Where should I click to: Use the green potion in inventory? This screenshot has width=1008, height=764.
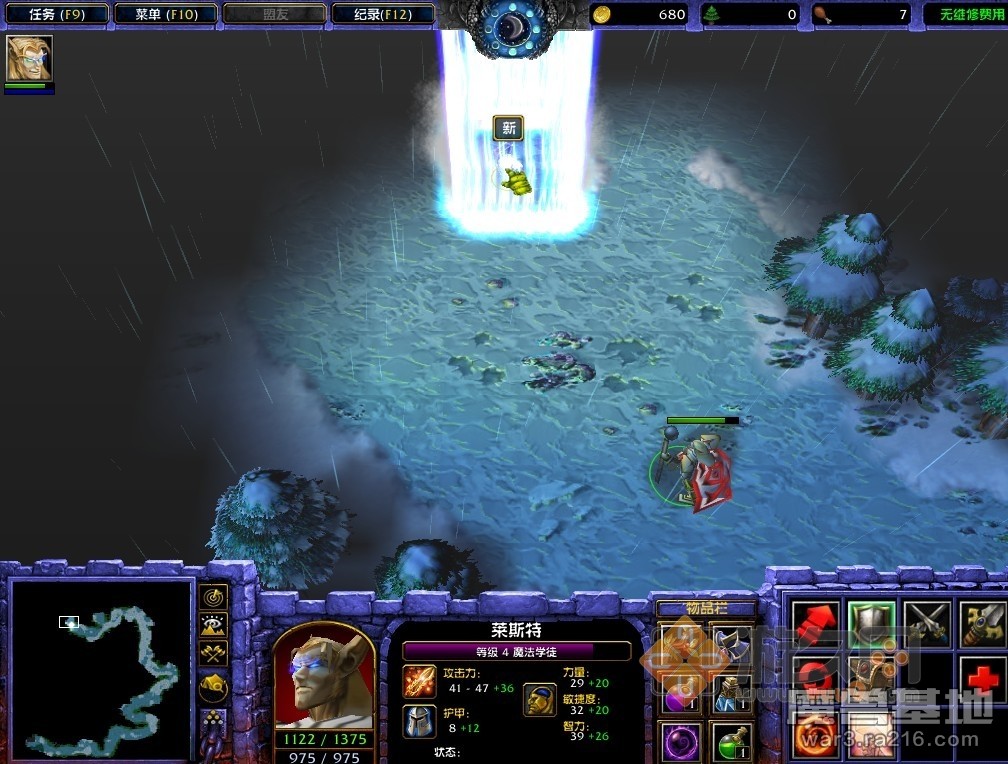pos(731,741)
